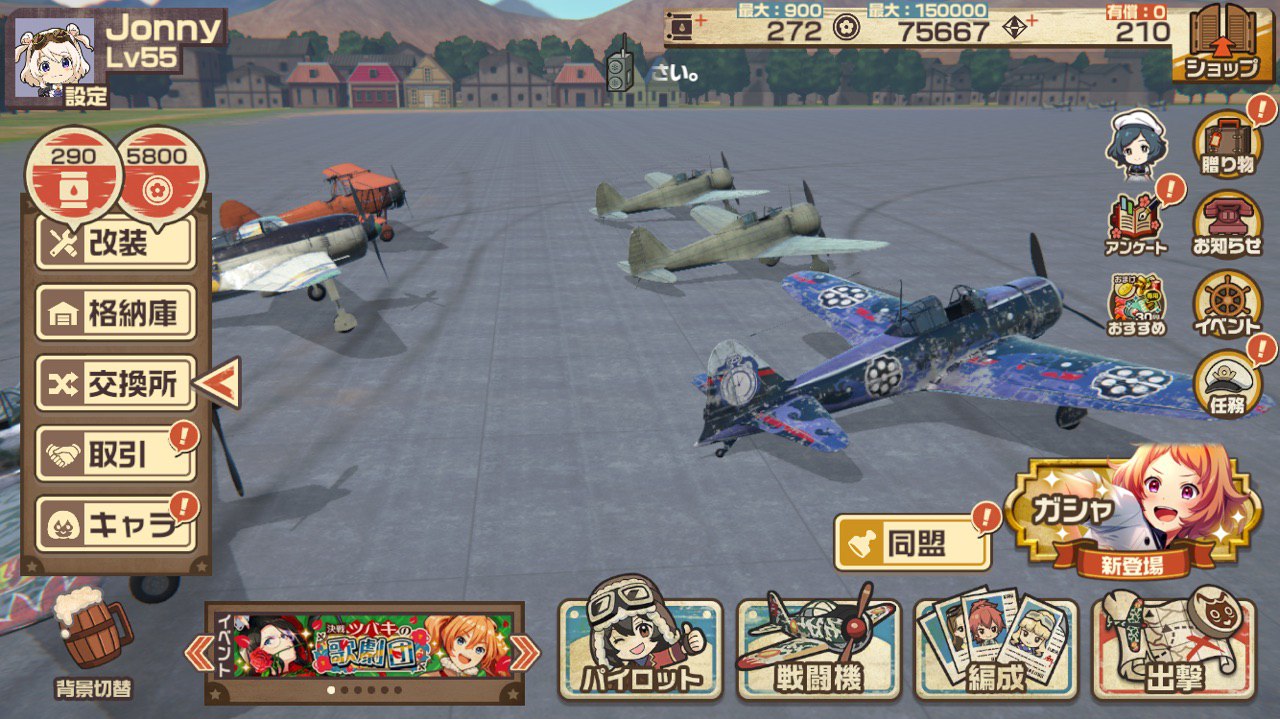Screen dimensions: 1280x719
Task: Start a 出撃 sortie
Action: pyautogui.click(x=1174, y=648)
